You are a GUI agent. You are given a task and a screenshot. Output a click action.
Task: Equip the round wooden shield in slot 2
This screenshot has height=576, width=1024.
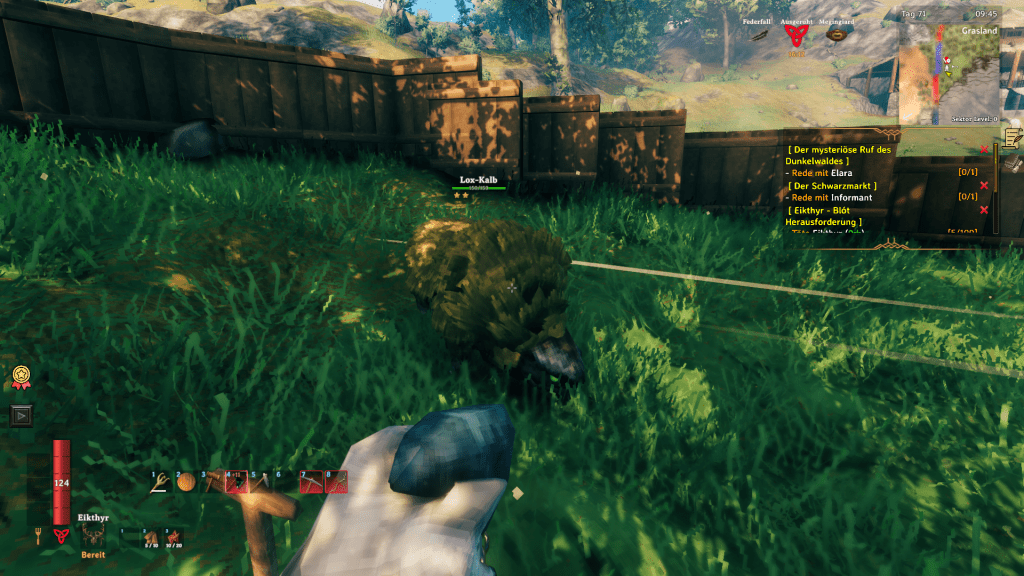click(186, 483)
